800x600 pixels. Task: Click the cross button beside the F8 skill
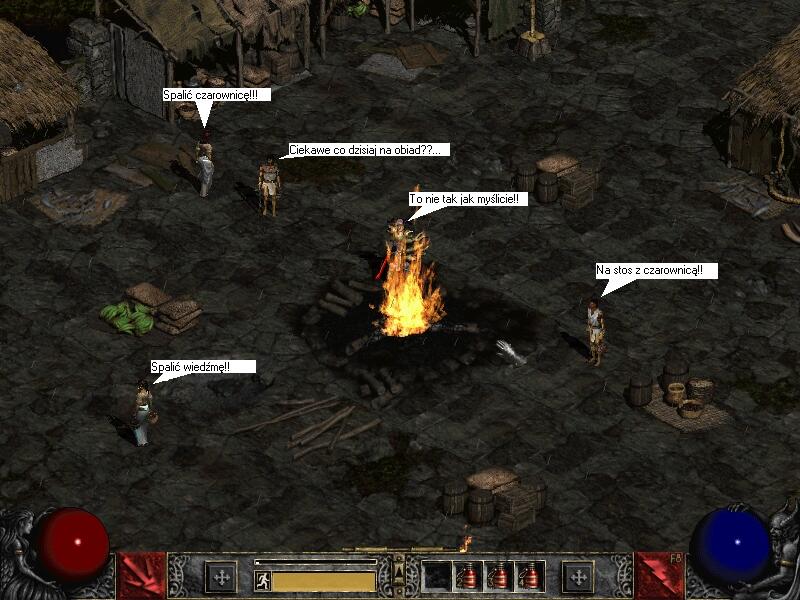(x=577, y=577)
